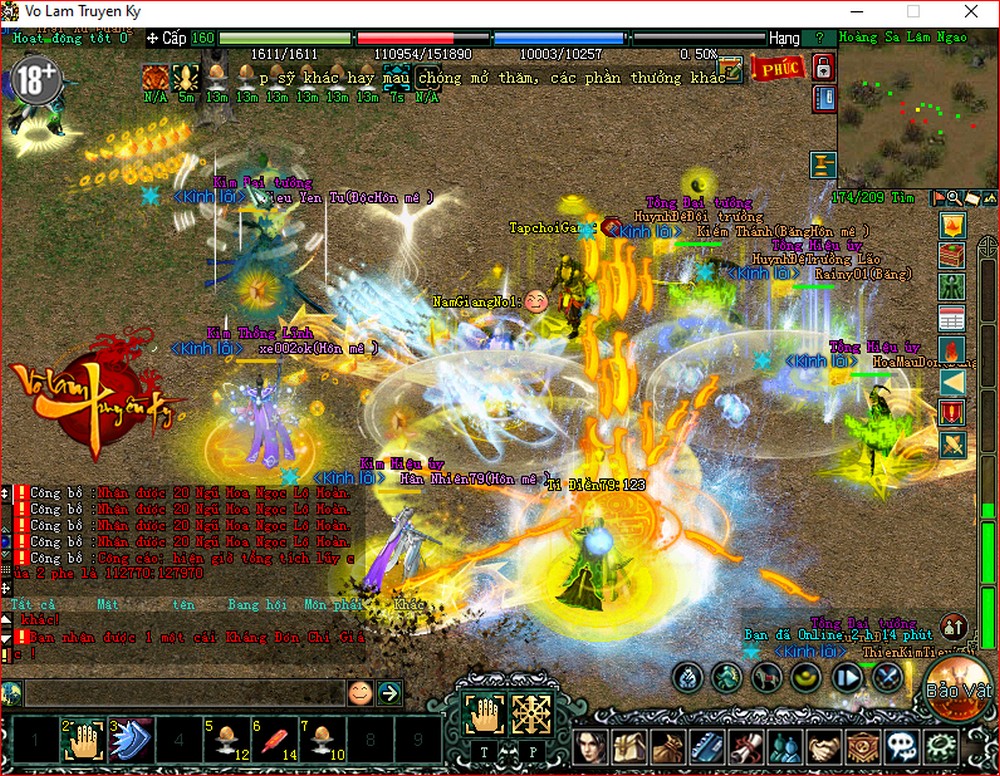Select the palm skill in hotbar slot 2
Screen dimensions: 1000x776
tap(84, 740)
